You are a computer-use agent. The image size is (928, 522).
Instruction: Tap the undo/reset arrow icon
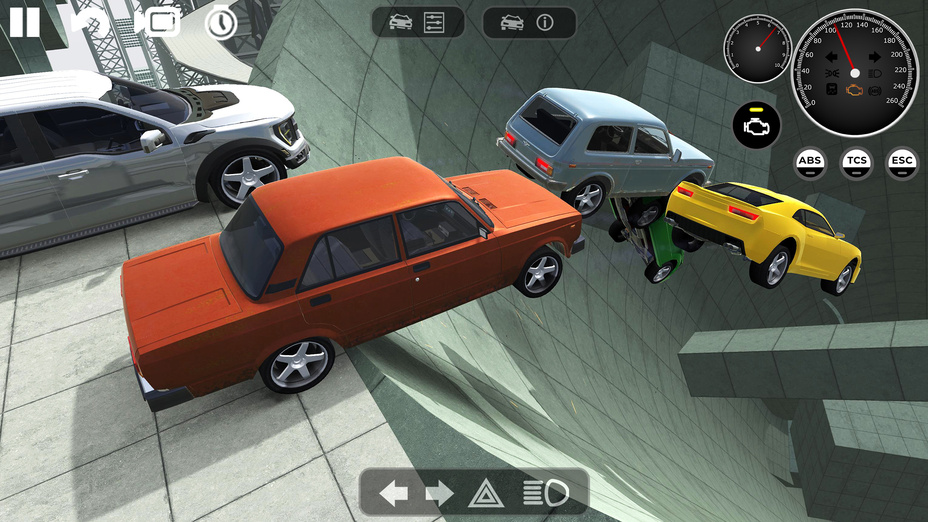pyautogui.click(x=90, y=22)
